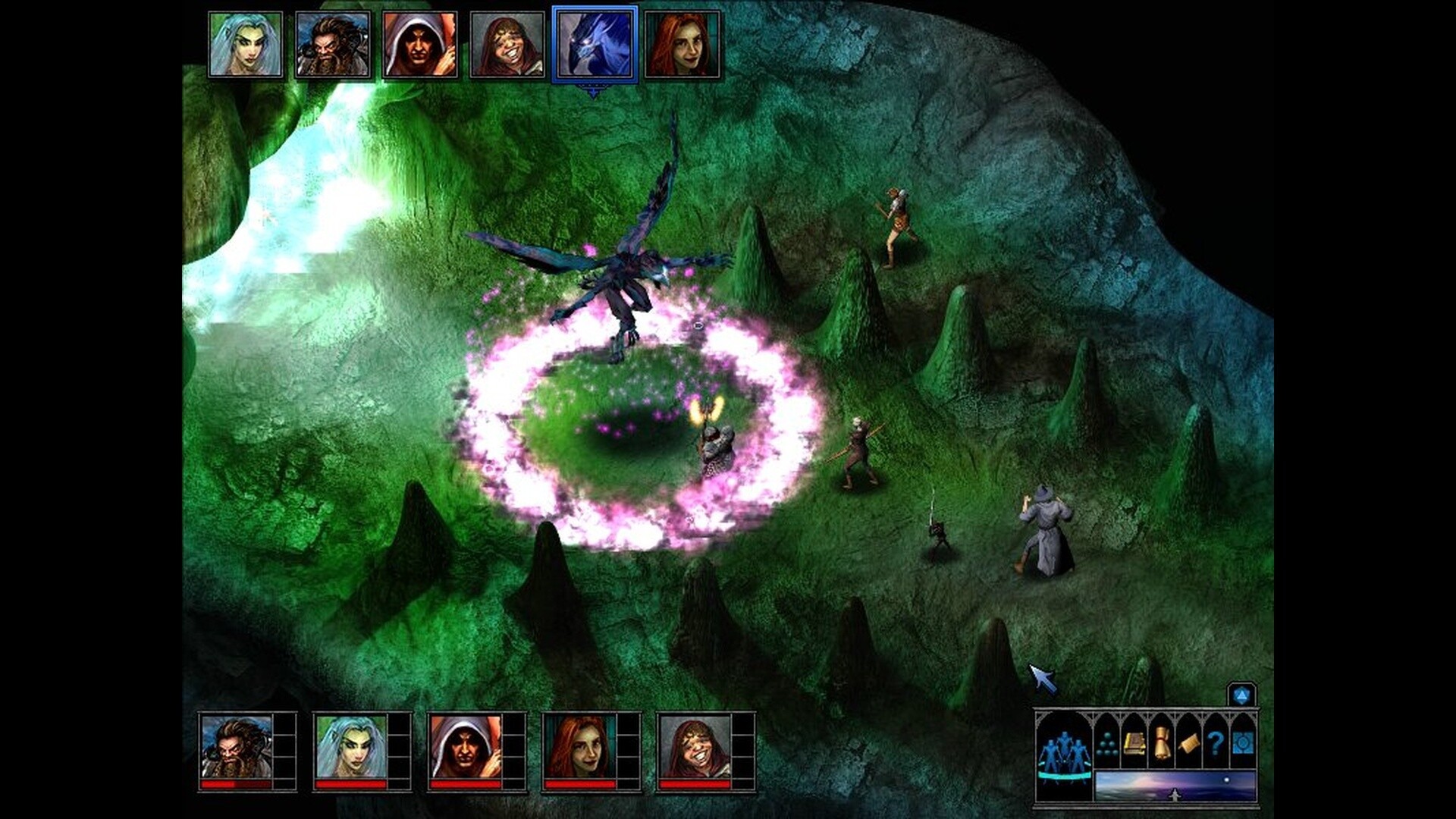
Task: Click the five blue orbs icon
Action: point(1108,745)
